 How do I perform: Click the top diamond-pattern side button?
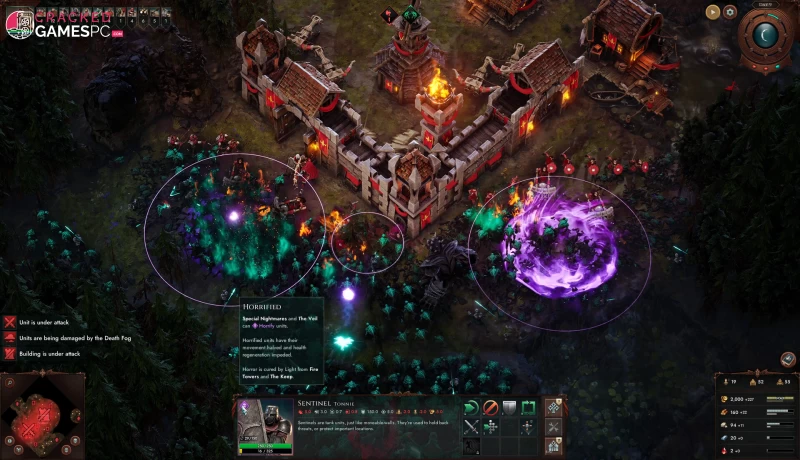click(x=555, y=407)
